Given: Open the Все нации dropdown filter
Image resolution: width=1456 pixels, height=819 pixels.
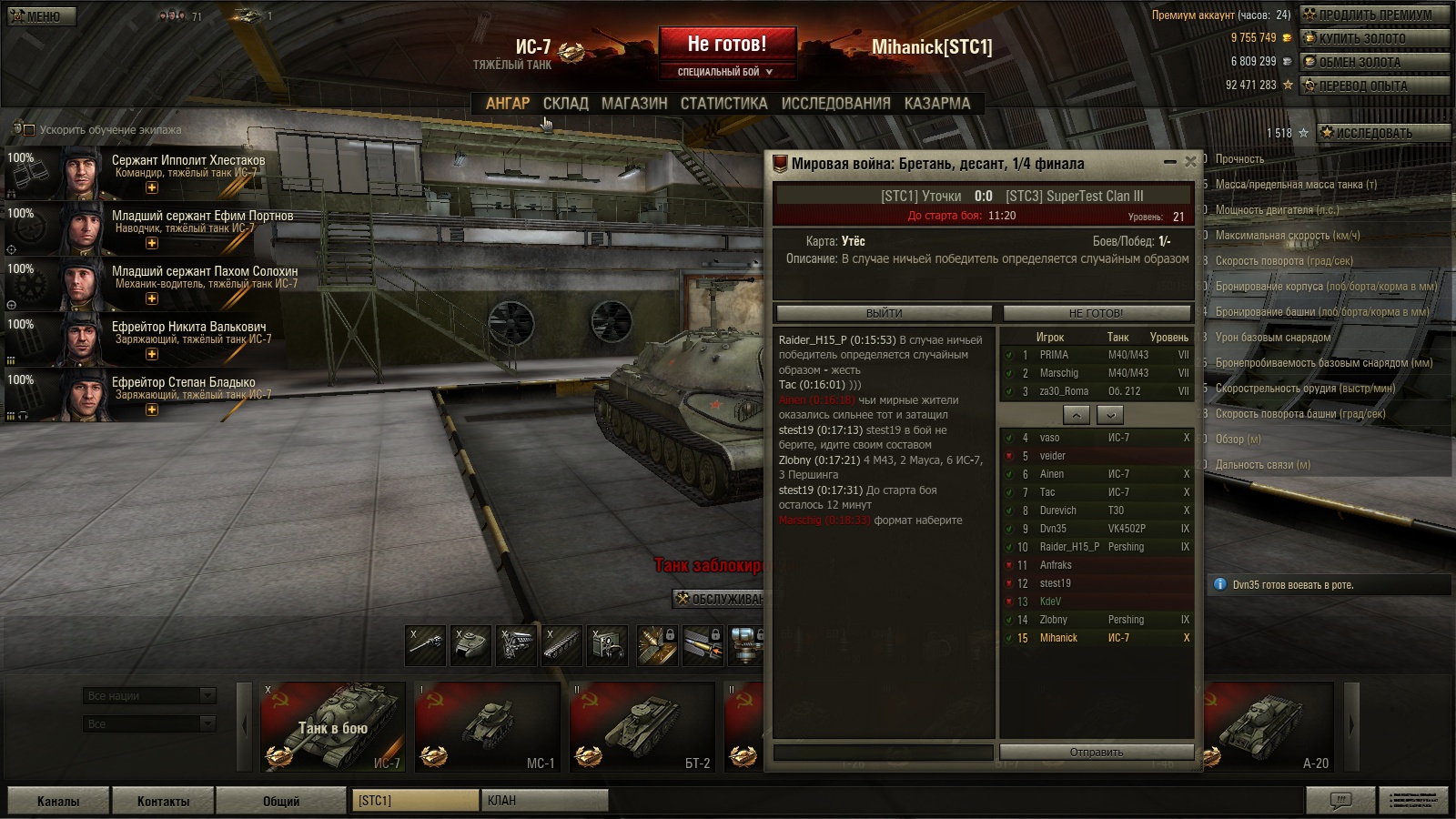Looking at the screenshot, I should coord(149,696).
